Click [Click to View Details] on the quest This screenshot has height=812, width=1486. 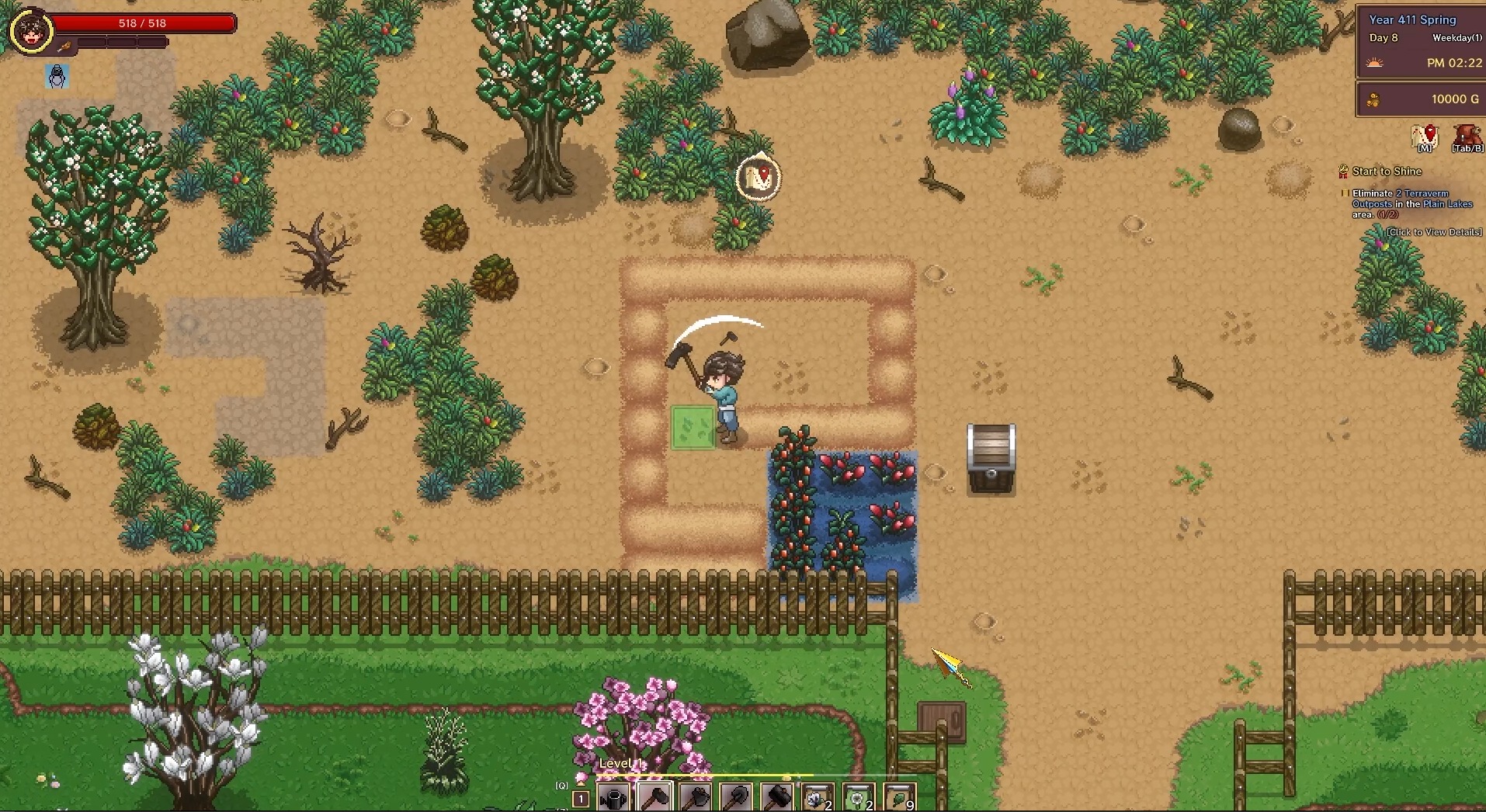(x=1434, y=232)
